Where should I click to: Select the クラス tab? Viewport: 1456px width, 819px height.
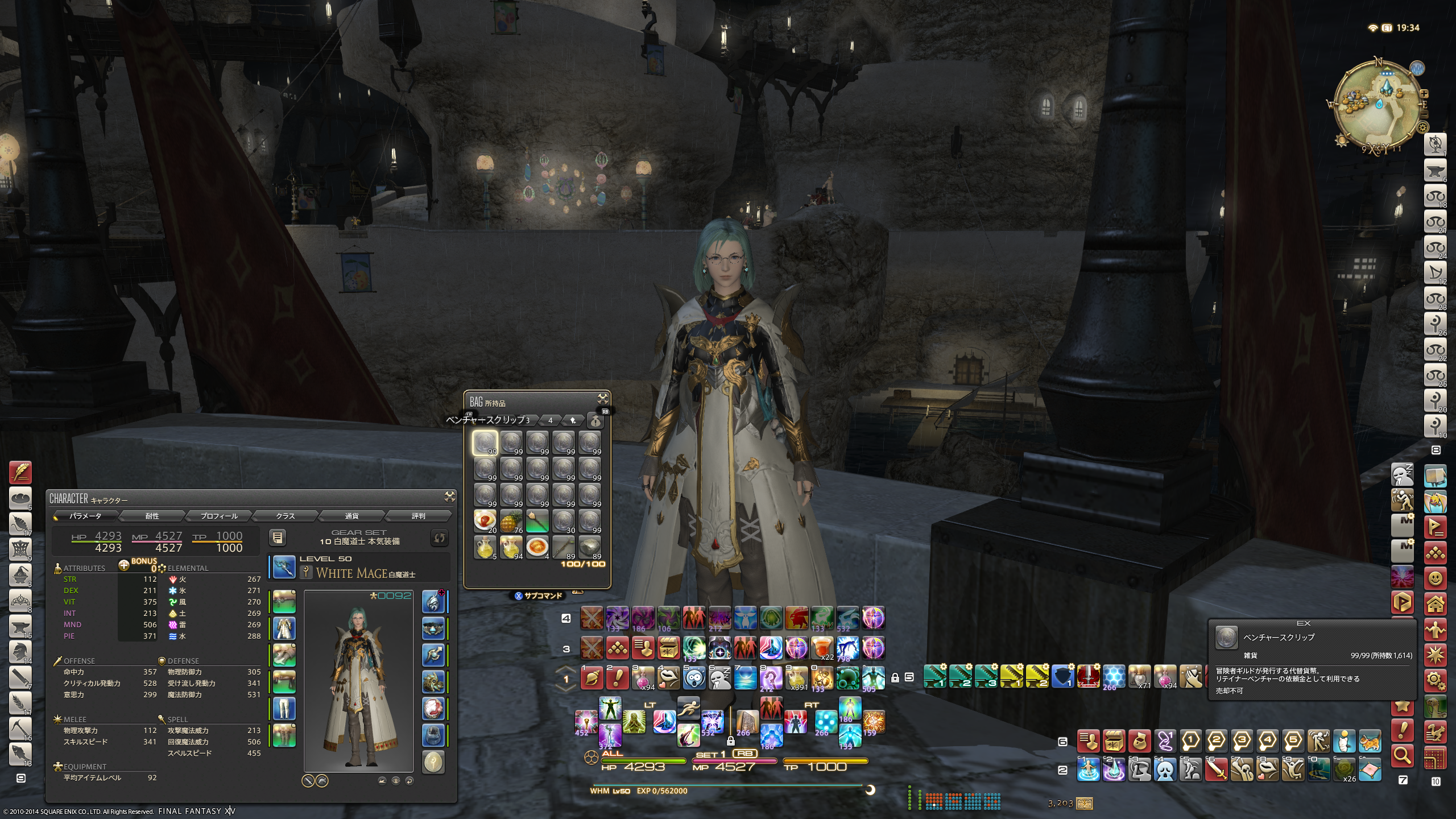(286, 516)
